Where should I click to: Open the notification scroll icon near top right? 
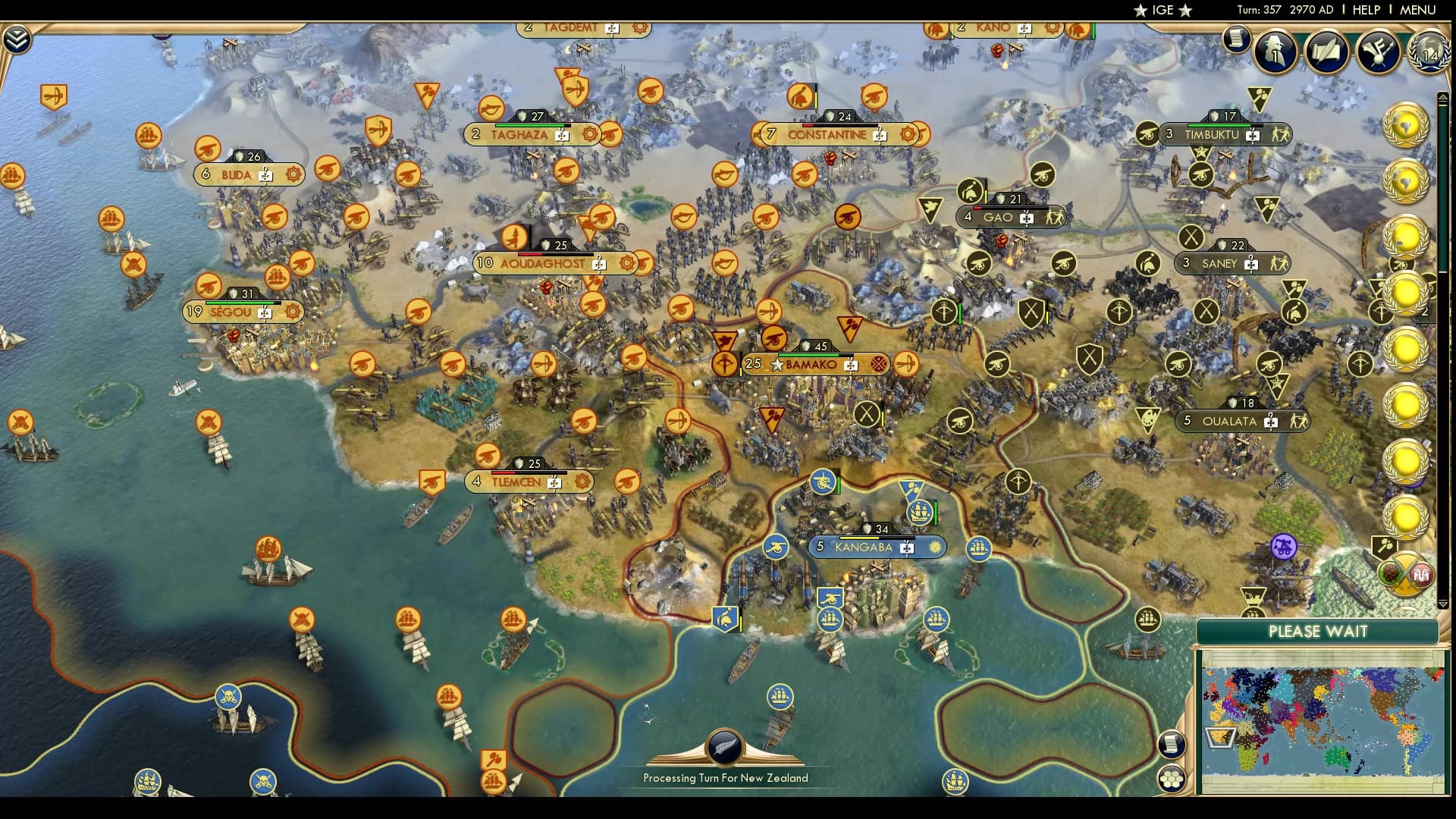coord(1236,38)
